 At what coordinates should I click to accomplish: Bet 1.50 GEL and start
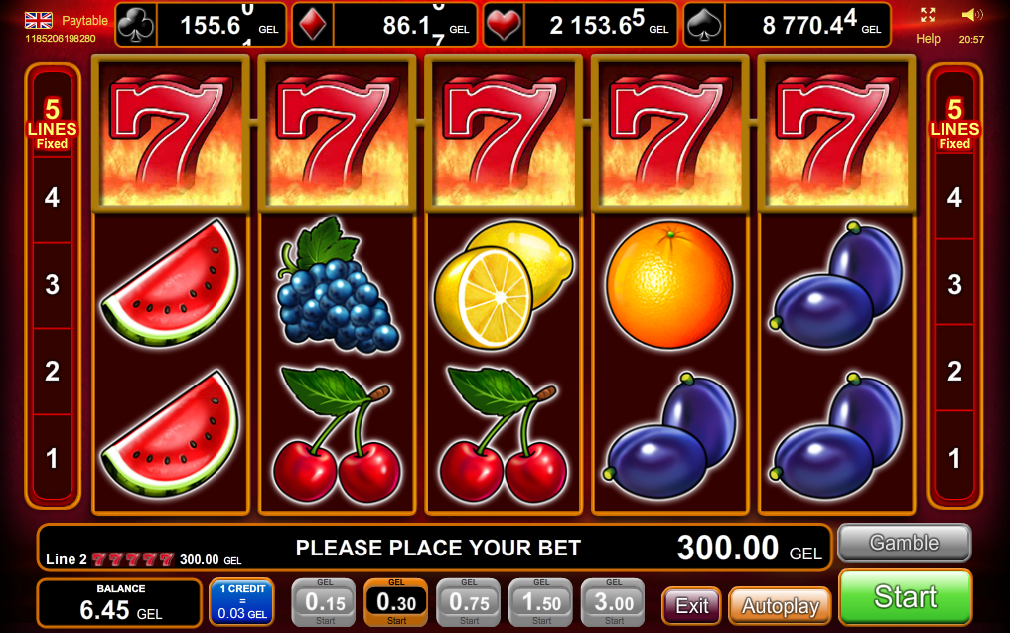[x=541, y=602]
